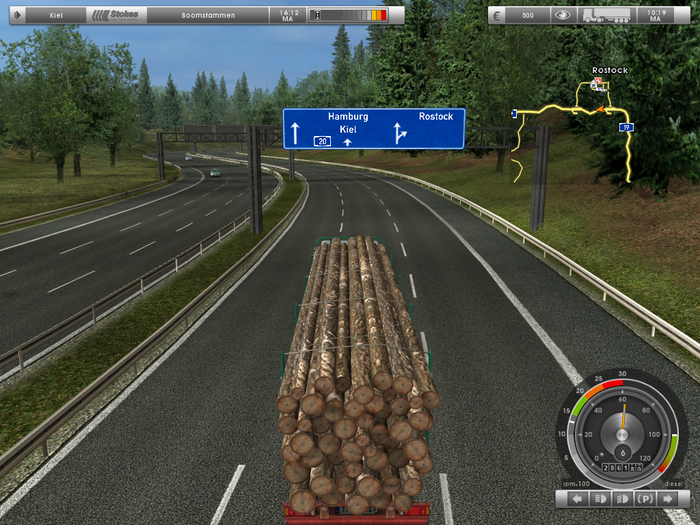Viewport: 700px width, 525px height.
Task: Click the eye view icon
Action: tap(563, 16)
